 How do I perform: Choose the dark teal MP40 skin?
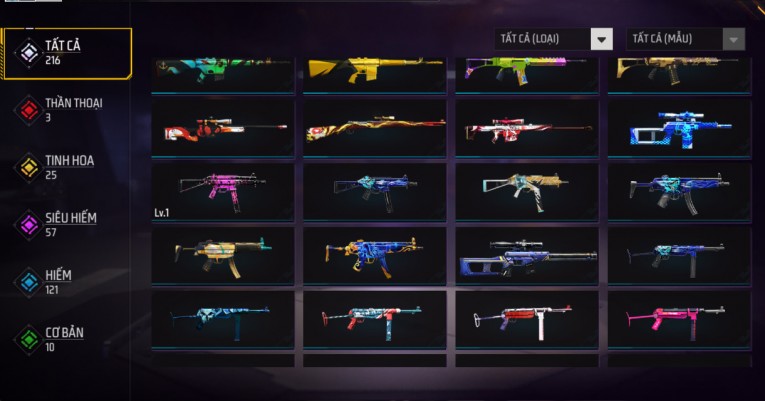[x=223, y=318]
